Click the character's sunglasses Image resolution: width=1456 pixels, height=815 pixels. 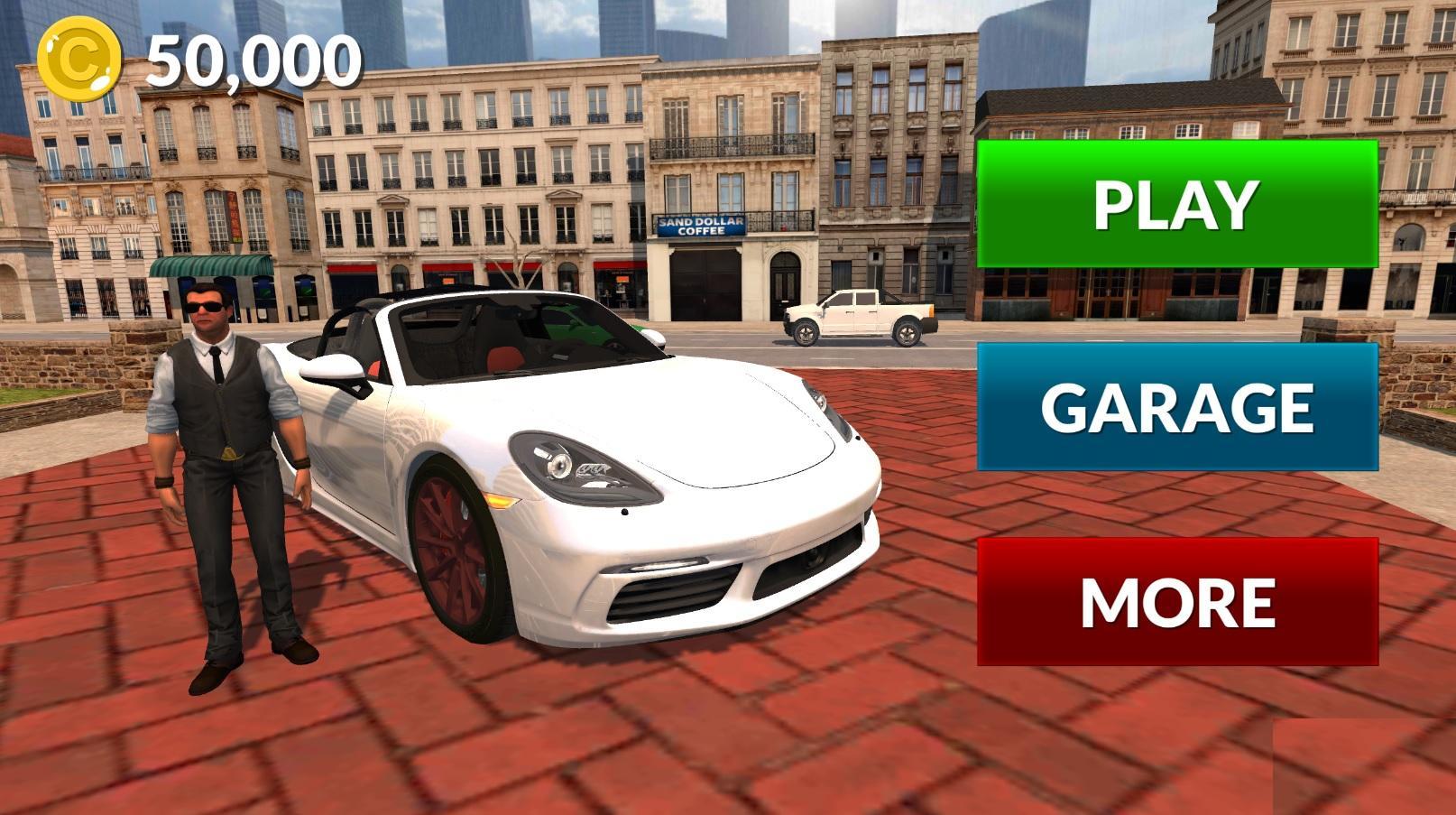(x=206, y=307)
